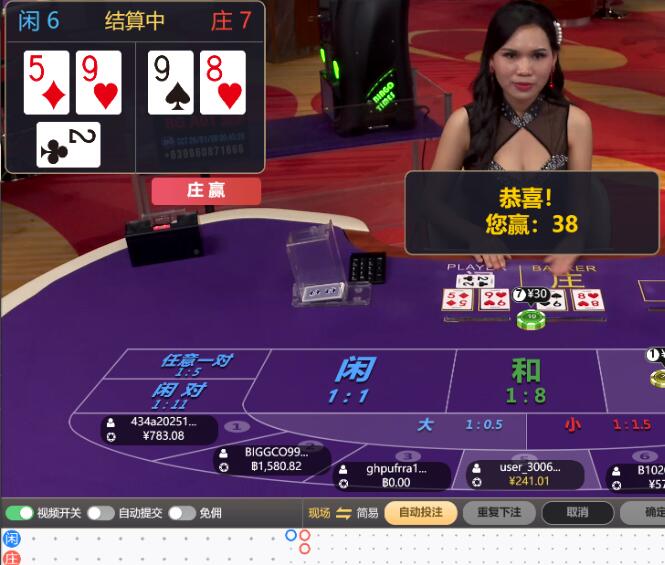Cancel the bet with 取消 button
This screenshot has width=665, height=565.
coord(577,513)
